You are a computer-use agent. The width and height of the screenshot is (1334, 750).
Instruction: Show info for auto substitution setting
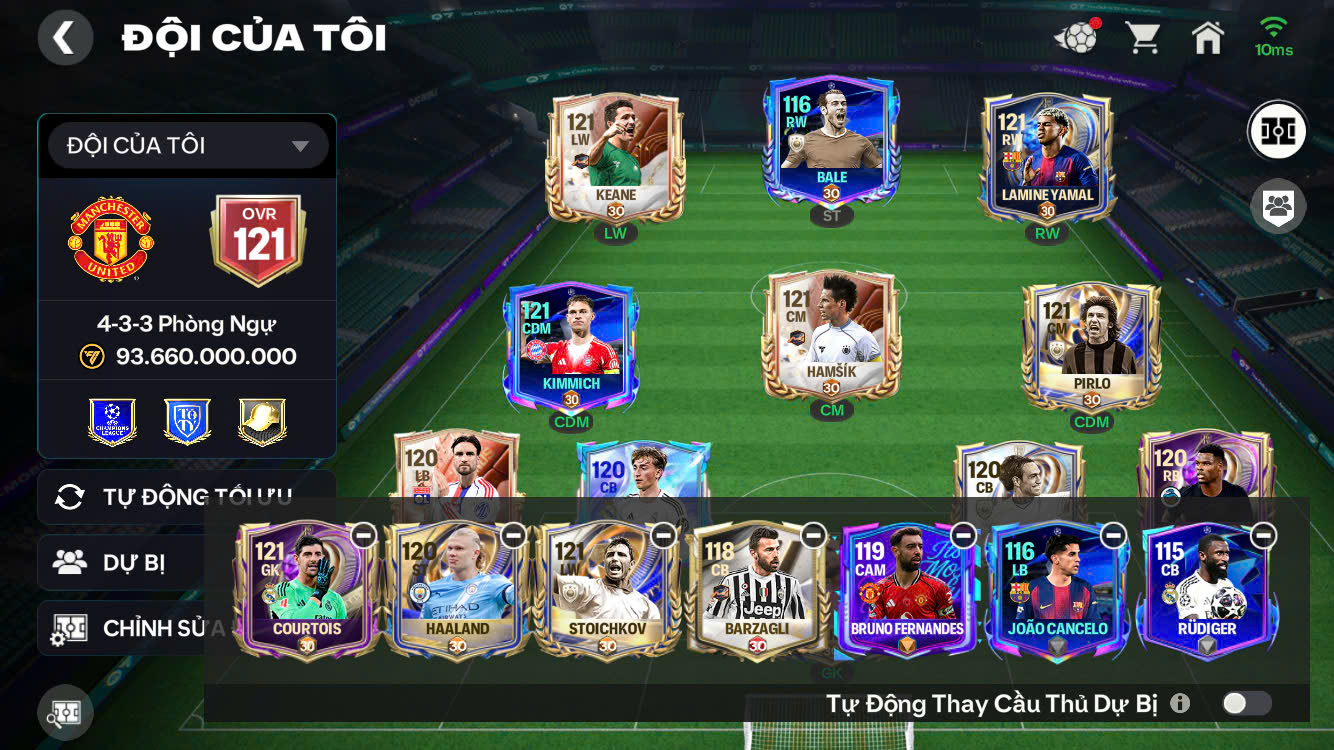[x=1180, y=703]
